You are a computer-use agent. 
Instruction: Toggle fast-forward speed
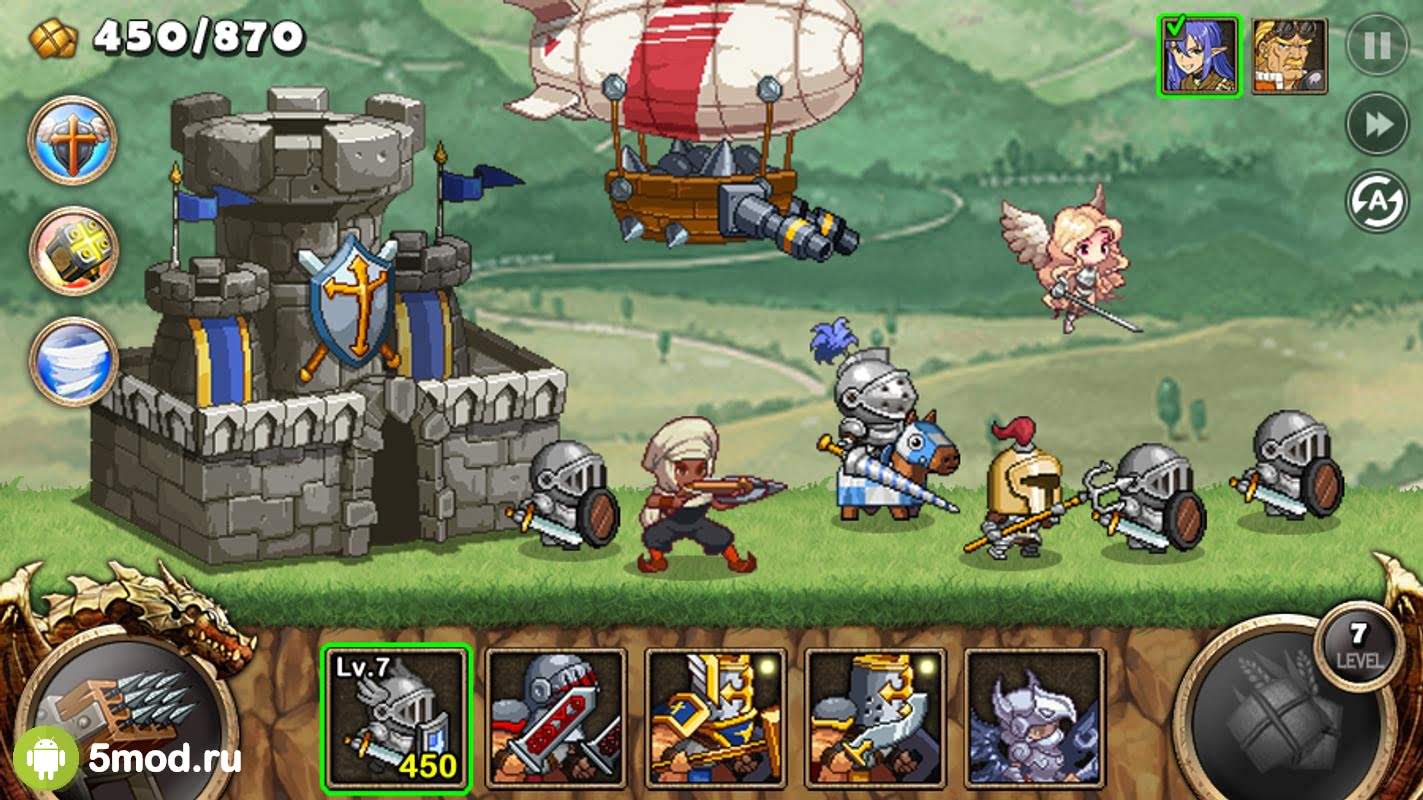pyautogui.click(x=1377, y=124)
